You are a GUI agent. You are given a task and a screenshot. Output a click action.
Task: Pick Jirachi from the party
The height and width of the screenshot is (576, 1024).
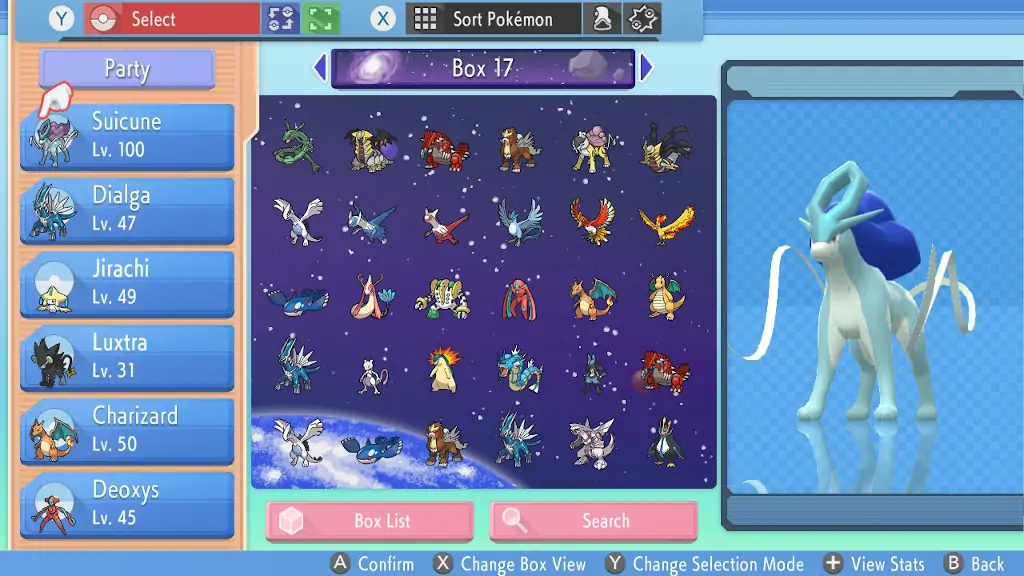127,283
